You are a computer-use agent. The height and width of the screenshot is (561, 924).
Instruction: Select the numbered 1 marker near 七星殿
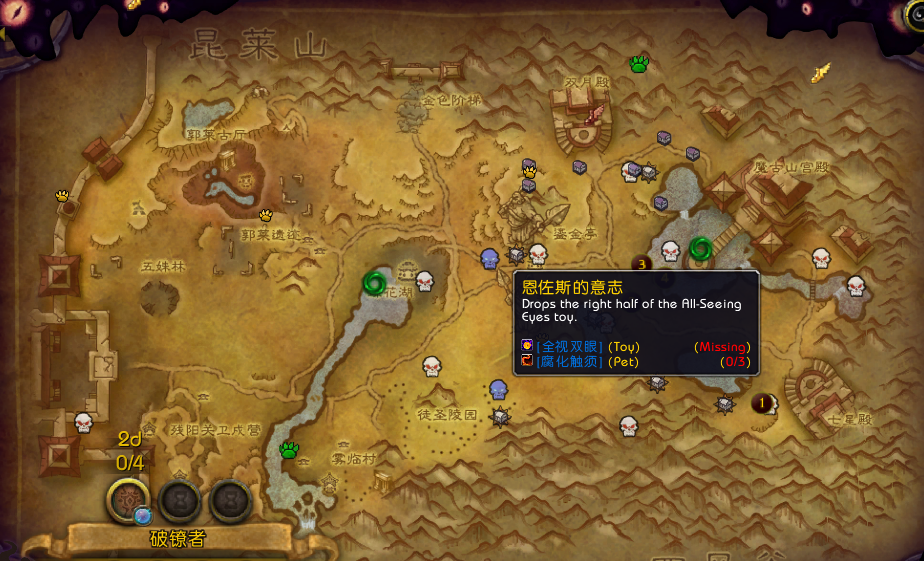coord(762,403)
